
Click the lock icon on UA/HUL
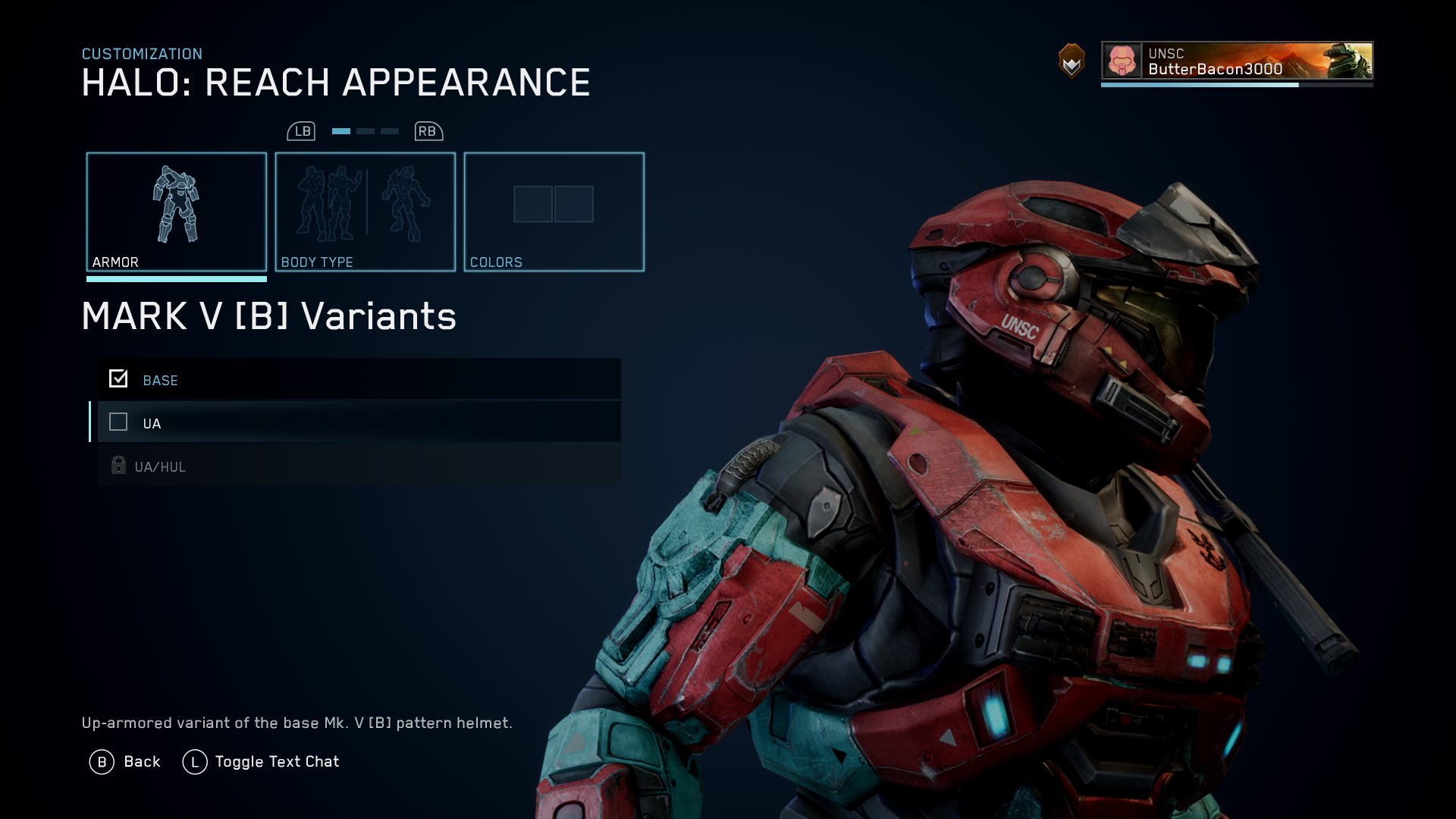(x=118, y=465)
